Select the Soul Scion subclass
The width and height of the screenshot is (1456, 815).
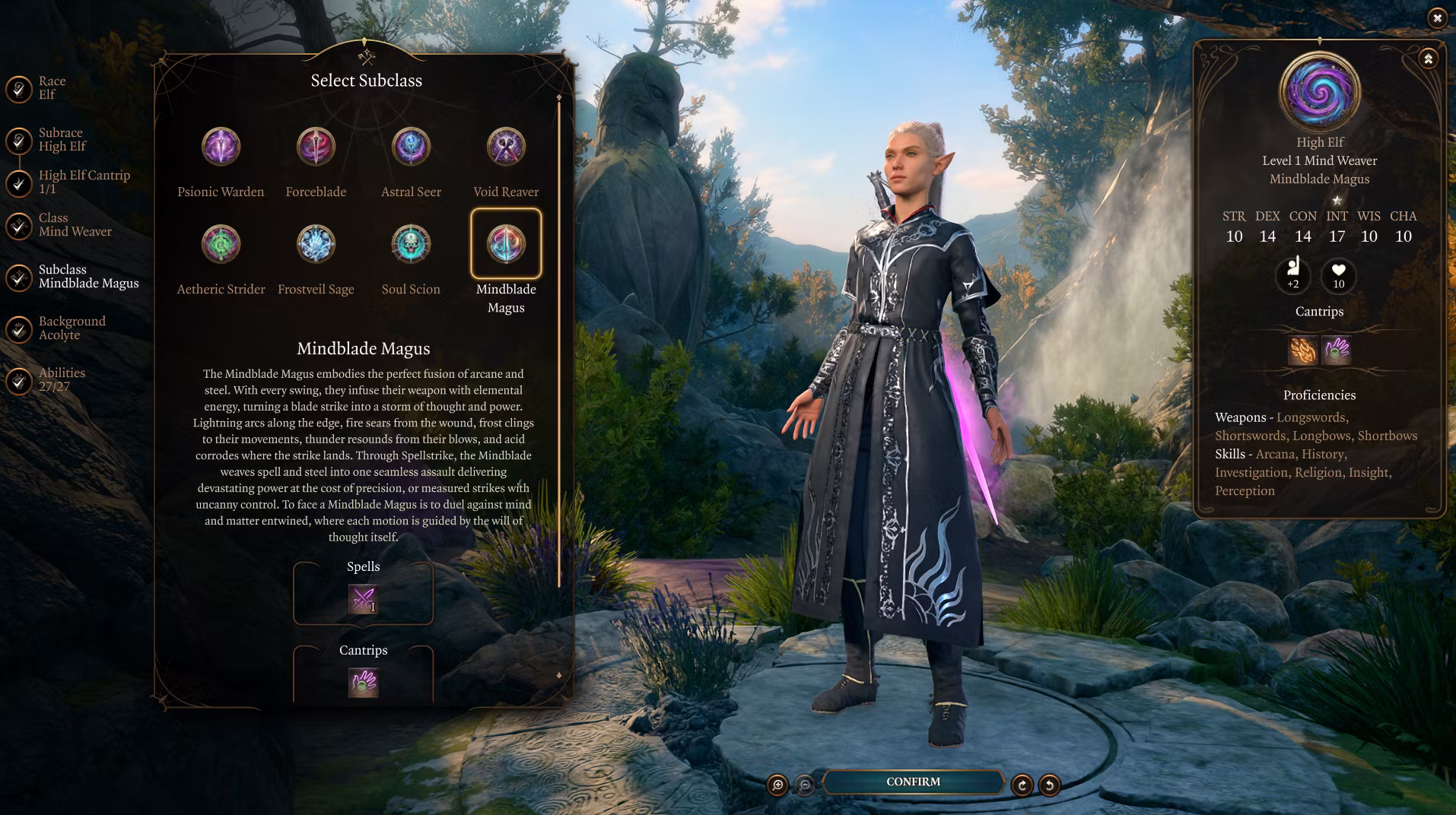411,244
